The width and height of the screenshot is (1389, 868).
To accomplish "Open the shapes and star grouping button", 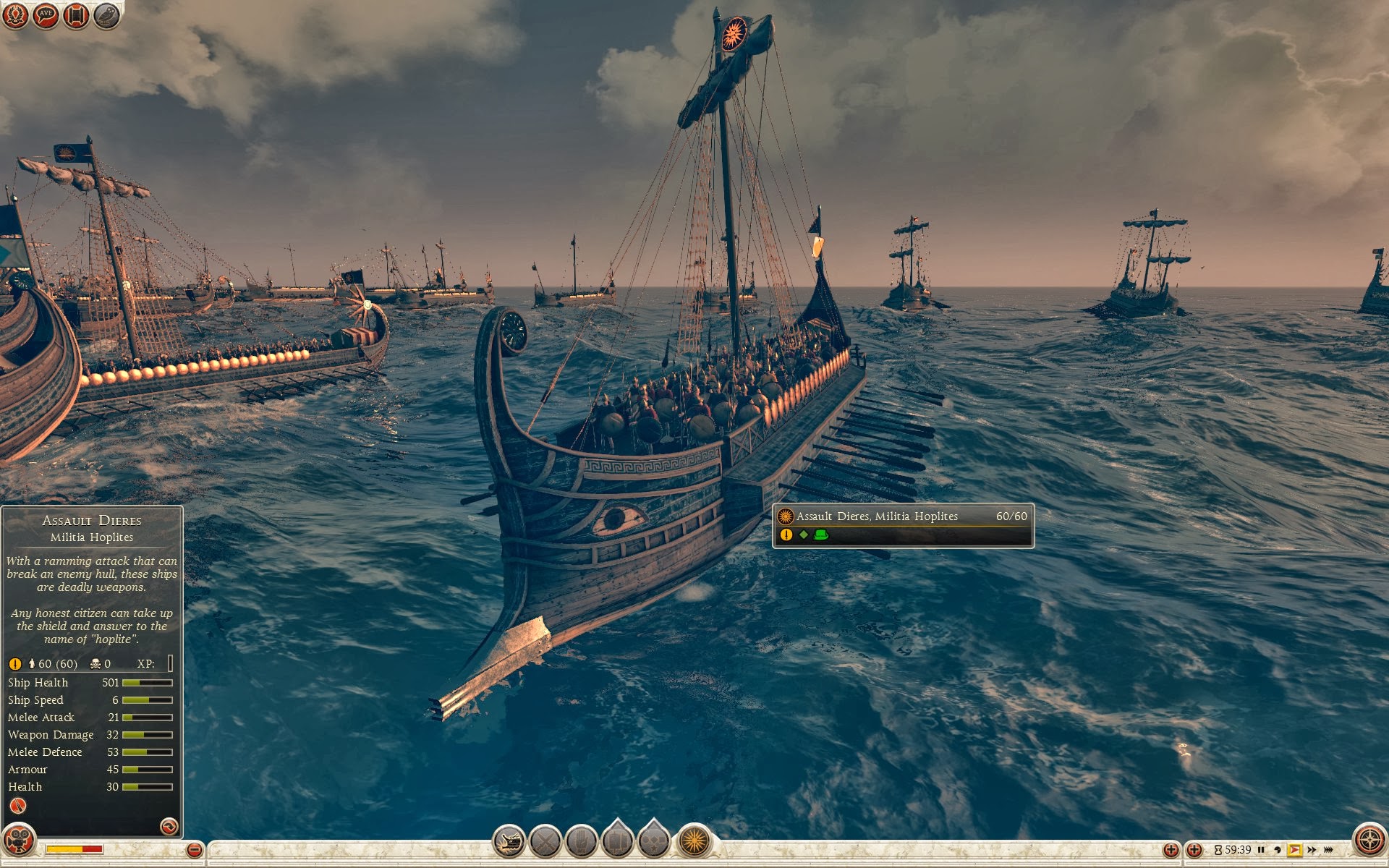I will 654,840.
